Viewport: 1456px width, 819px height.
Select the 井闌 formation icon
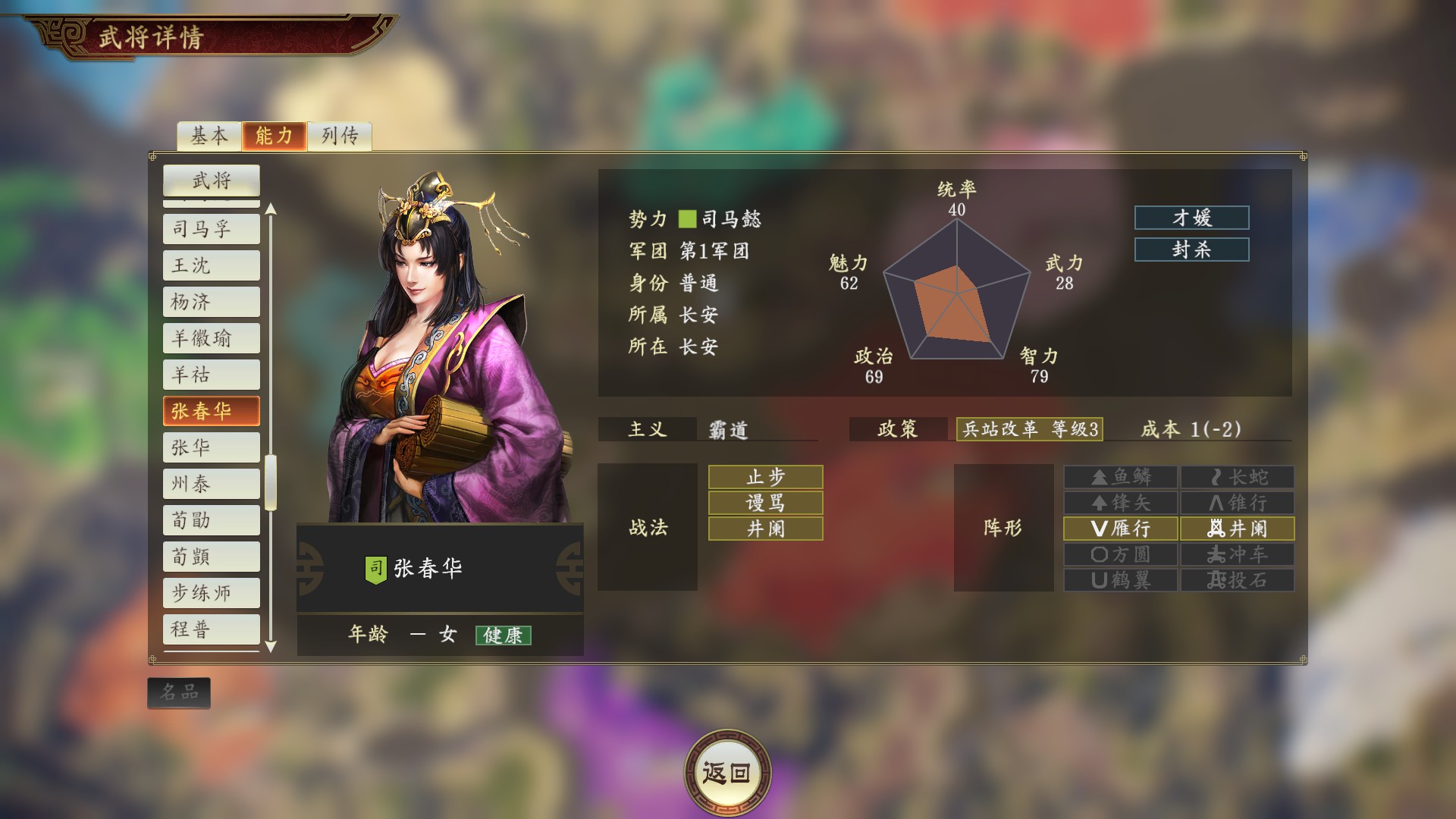[1236, 529]
